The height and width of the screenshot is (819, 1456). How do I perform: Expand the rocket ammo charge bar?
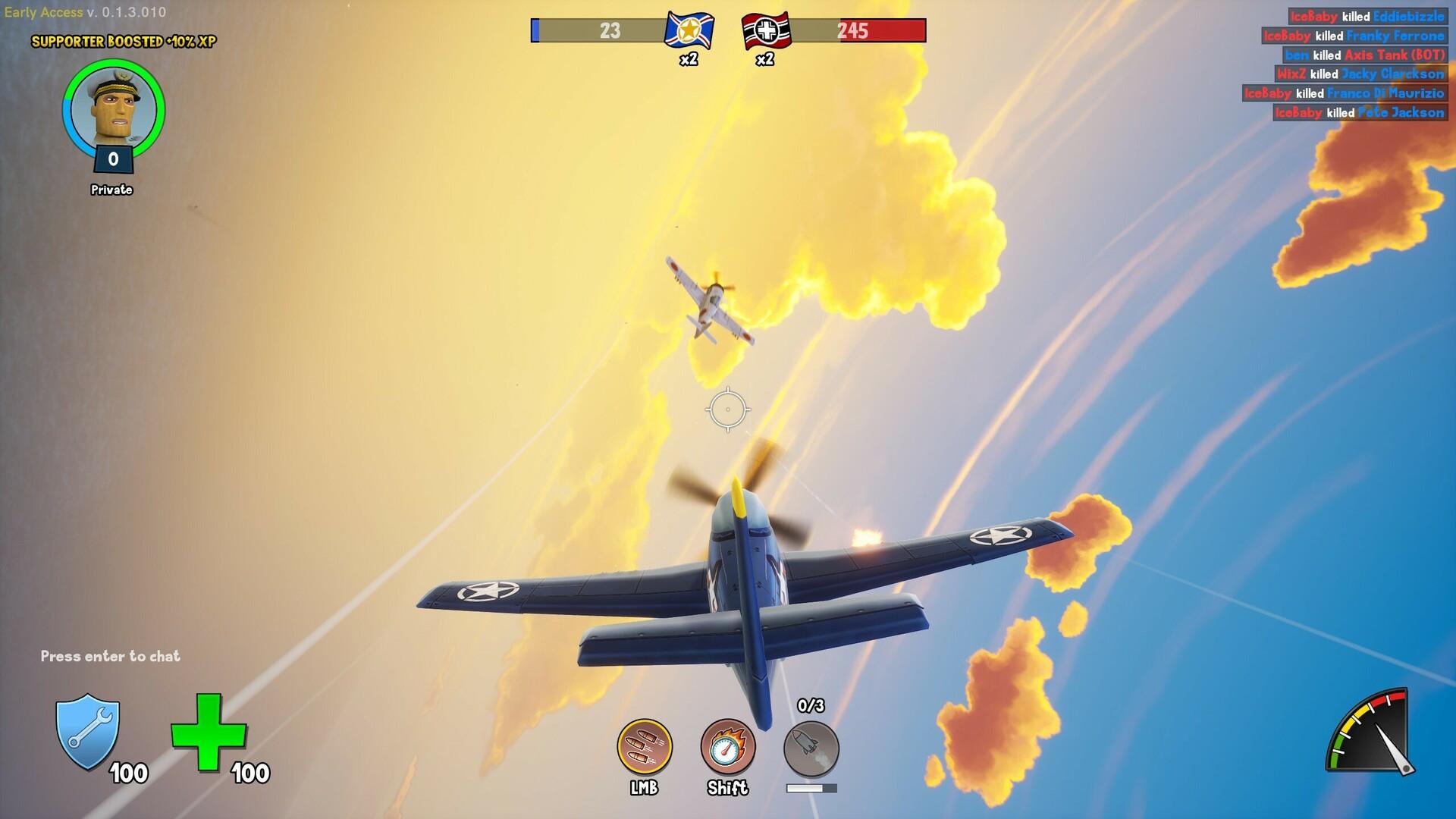pos(810,787)
